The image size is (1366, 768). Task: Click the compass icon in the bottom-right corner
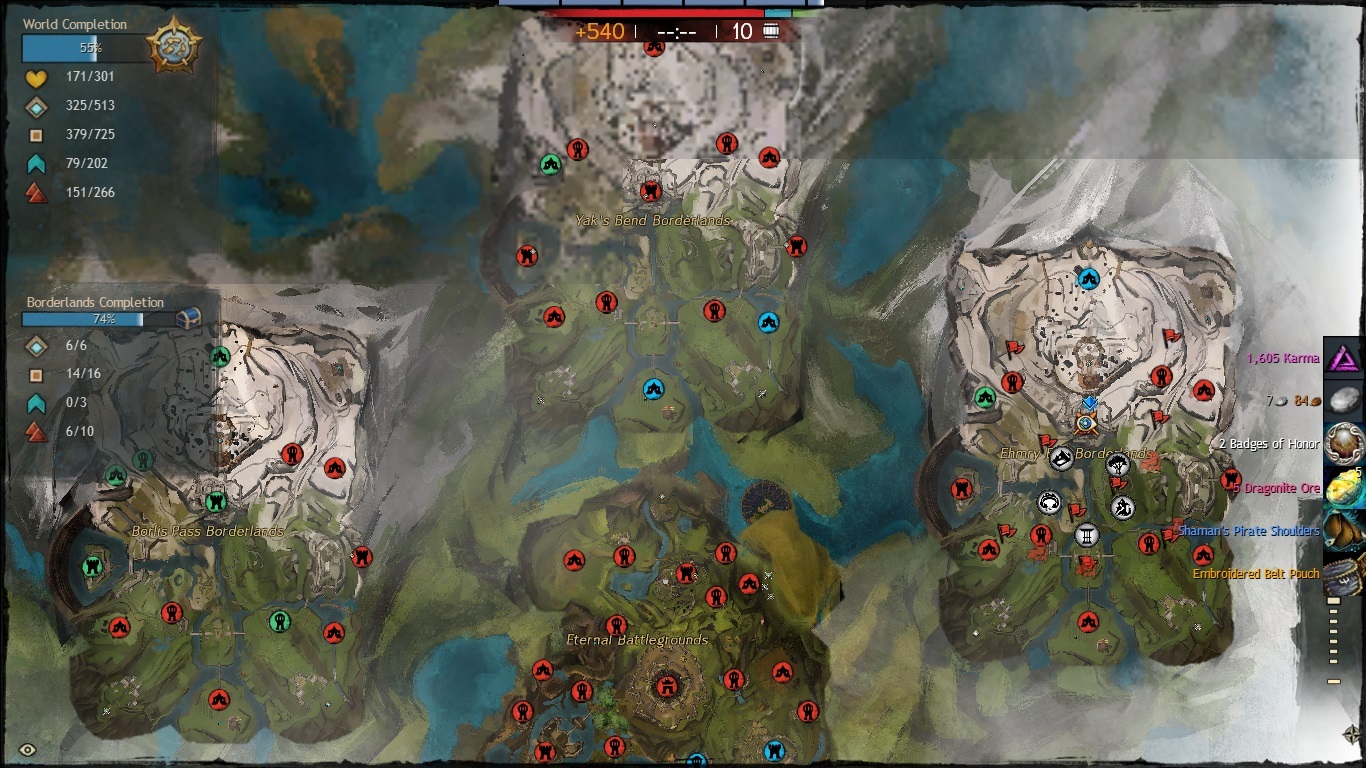[1351, 733]
